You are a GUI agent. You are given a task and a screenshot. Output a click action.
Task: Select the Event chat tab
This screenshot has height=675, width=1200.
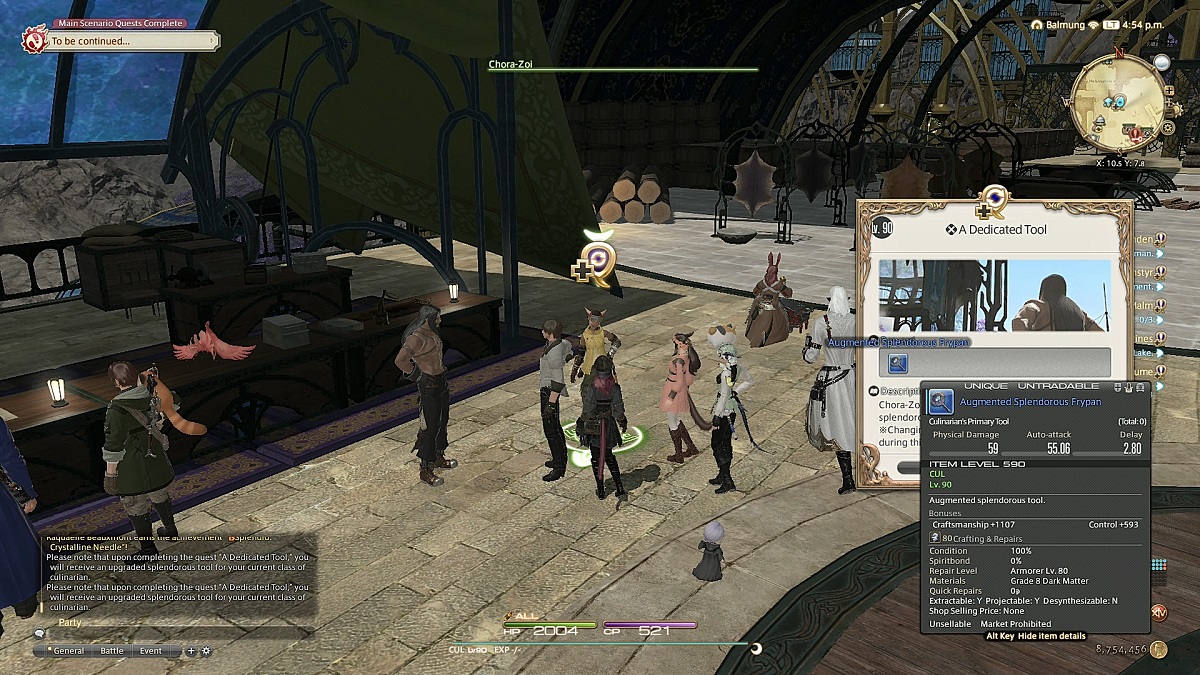click(x=151, y=650)
